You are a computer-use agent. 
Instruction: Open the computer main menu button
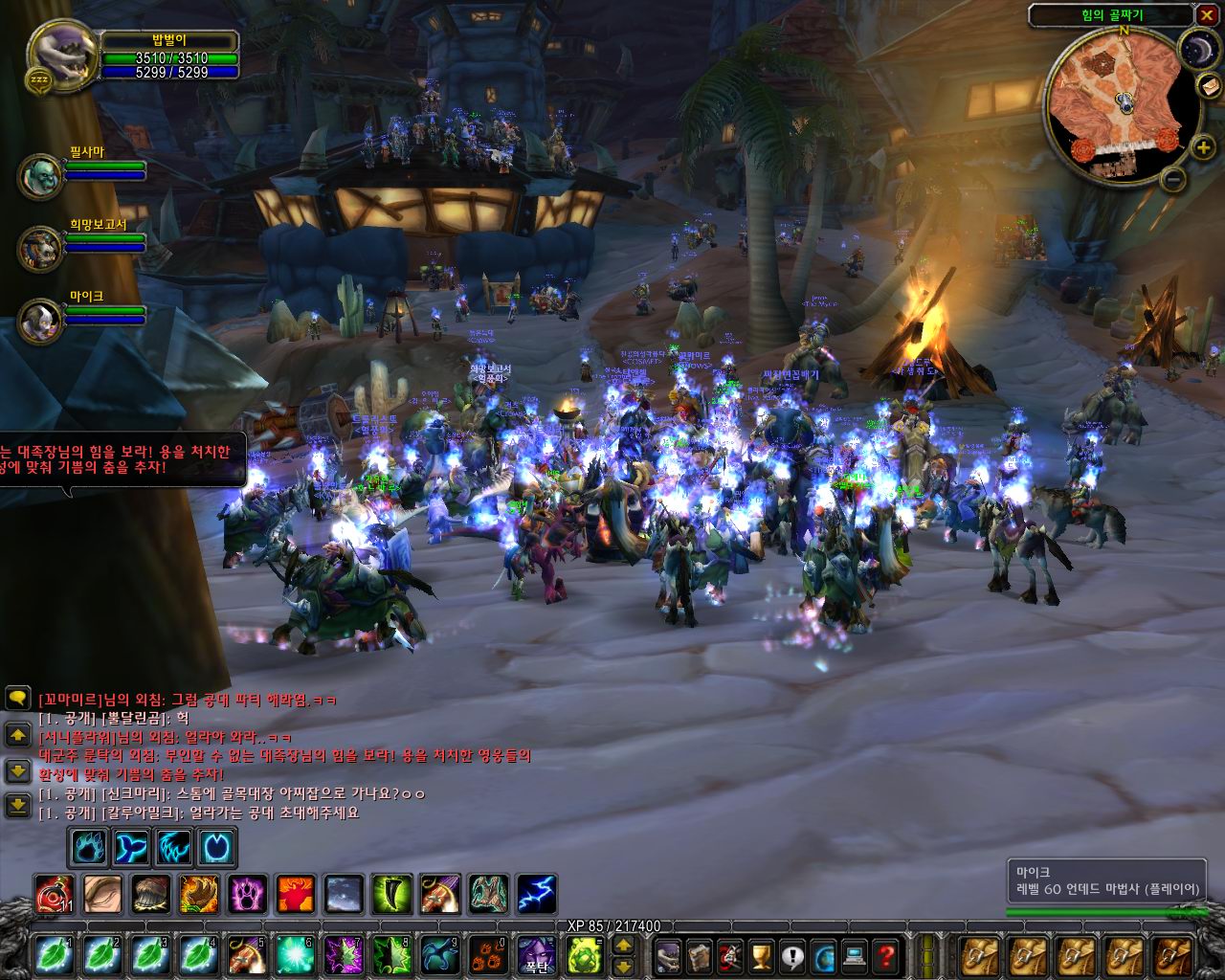coord(856,954)
